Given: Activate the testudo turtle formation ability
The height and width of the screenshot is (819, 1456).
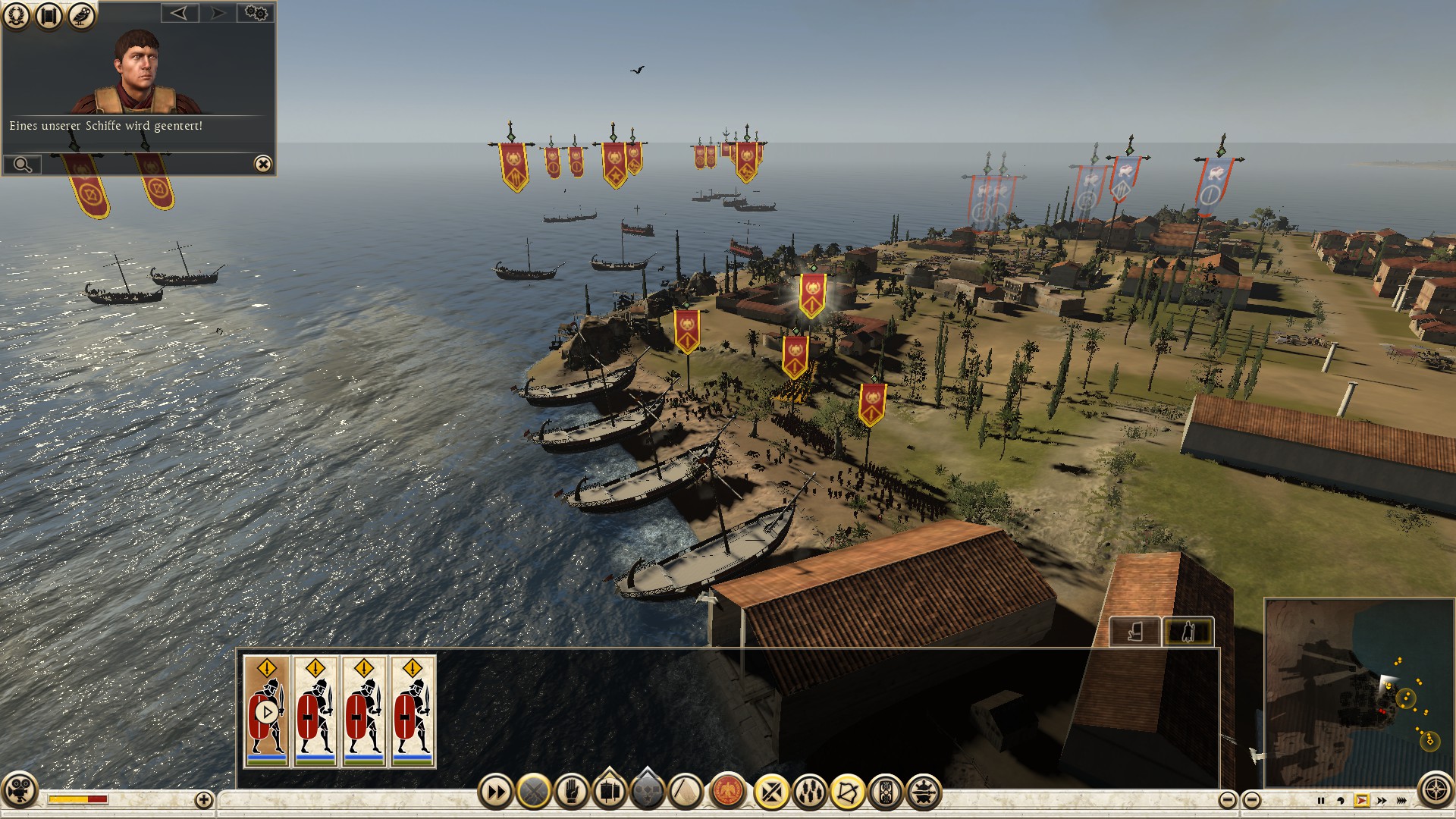Looking at the screenshot, I should [923, 792].
